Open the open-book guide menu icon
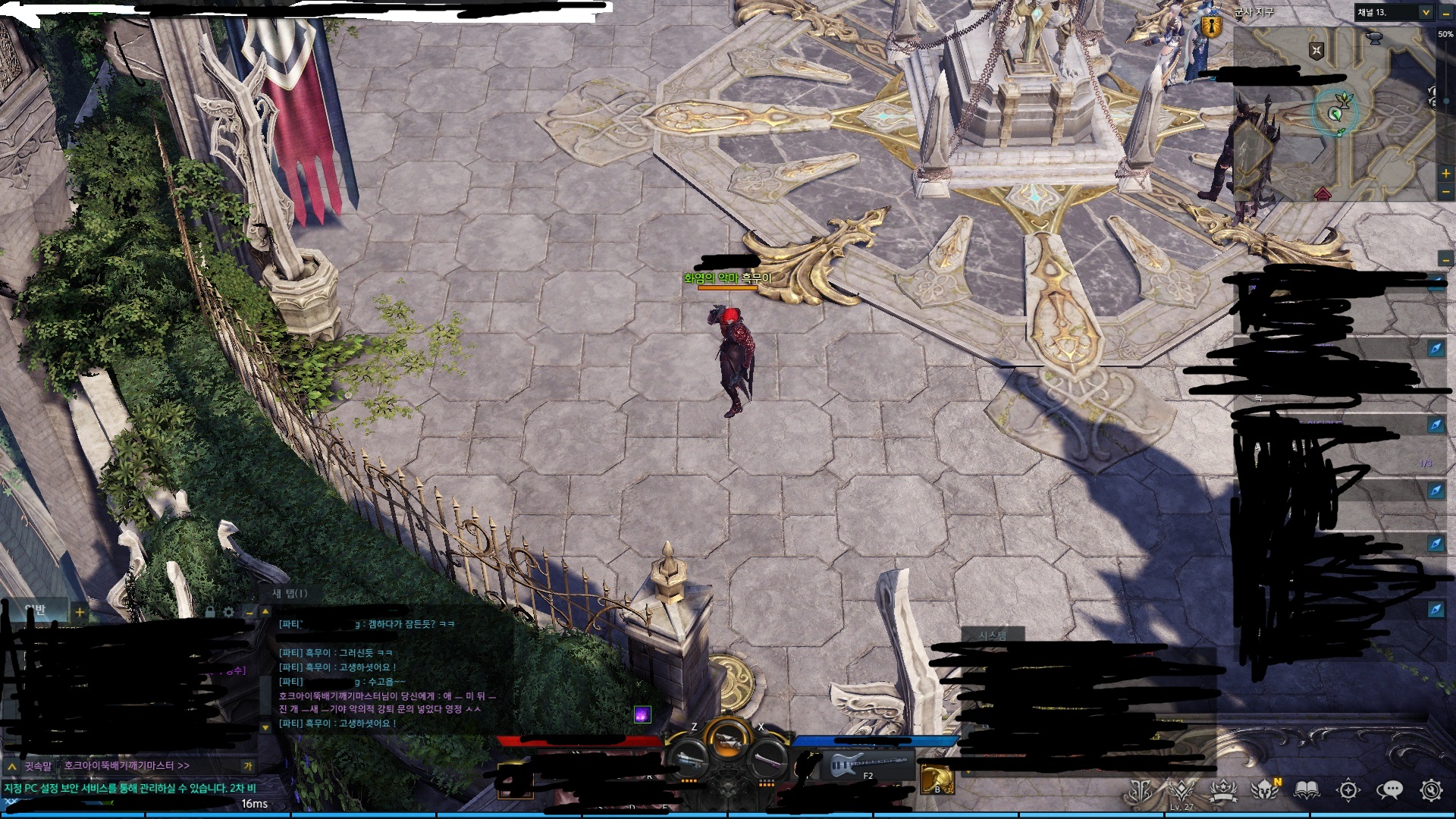This screenshot has height=819, width=1456. [1307, 790]
